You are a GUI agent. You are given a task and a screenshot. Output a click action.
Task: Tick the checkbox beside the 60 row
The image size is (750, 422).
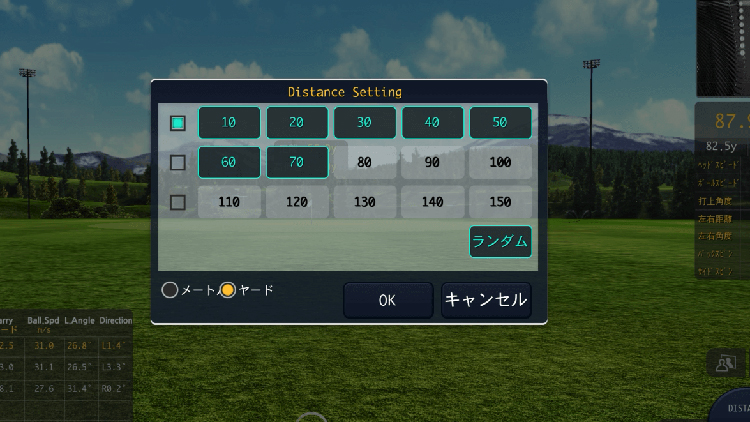(178, 162)
